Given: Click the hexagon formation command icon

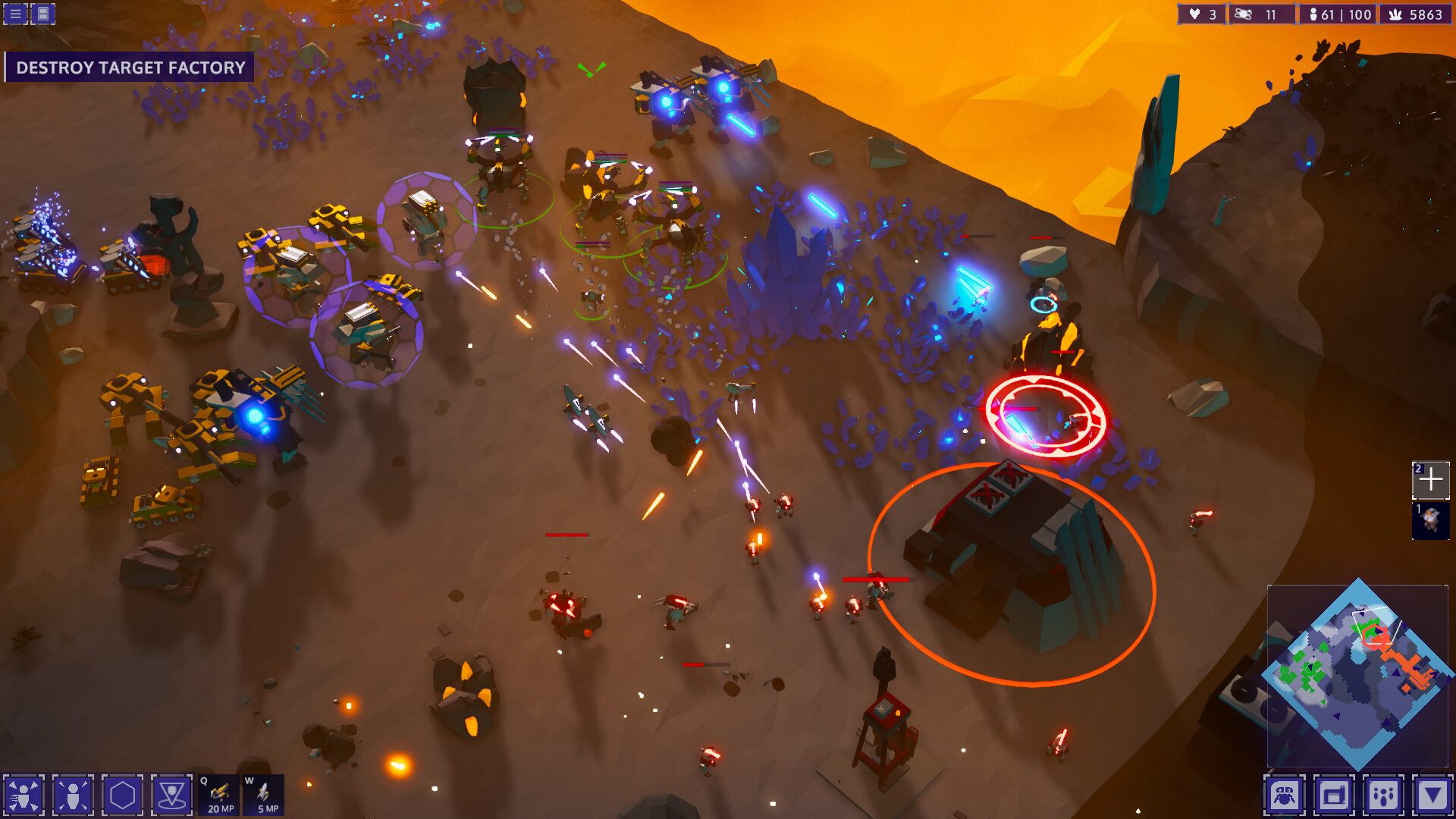Looking at the screenshot, I should (121, 796).
